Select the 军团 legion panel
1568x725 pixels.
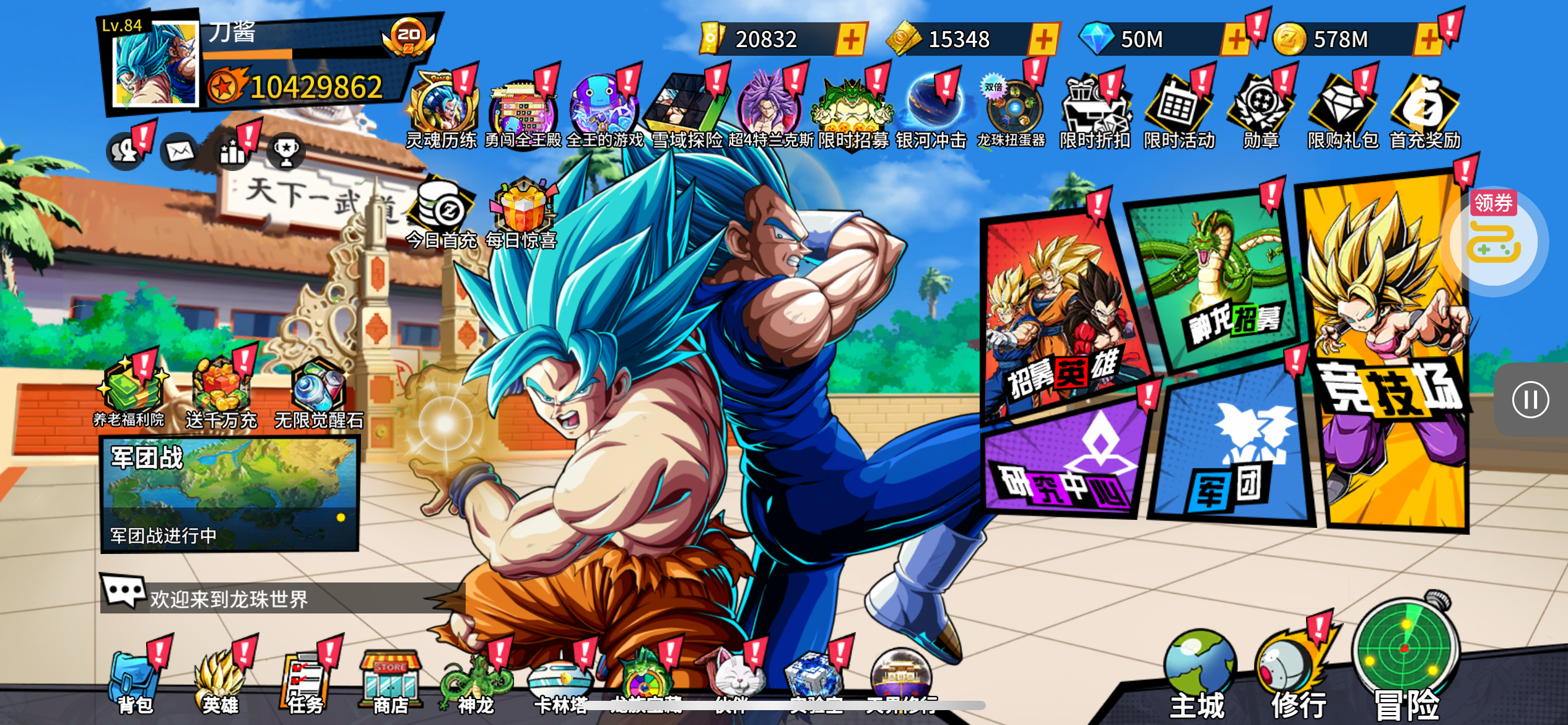pos(1232,452)
